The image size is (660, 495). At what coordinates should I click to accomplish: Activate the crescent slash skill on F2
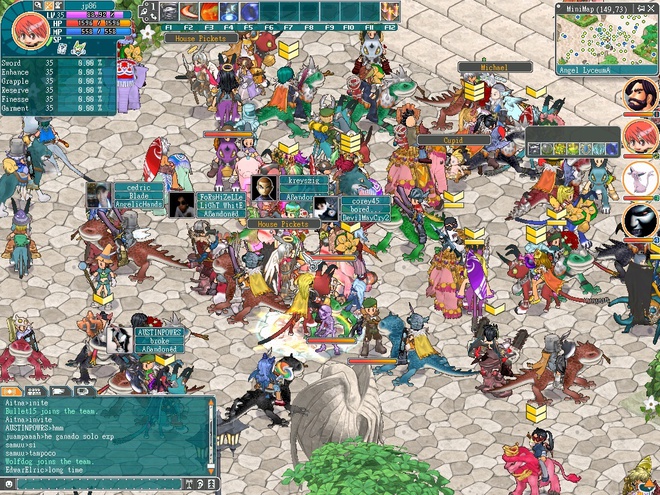click(x=189, y=12)
